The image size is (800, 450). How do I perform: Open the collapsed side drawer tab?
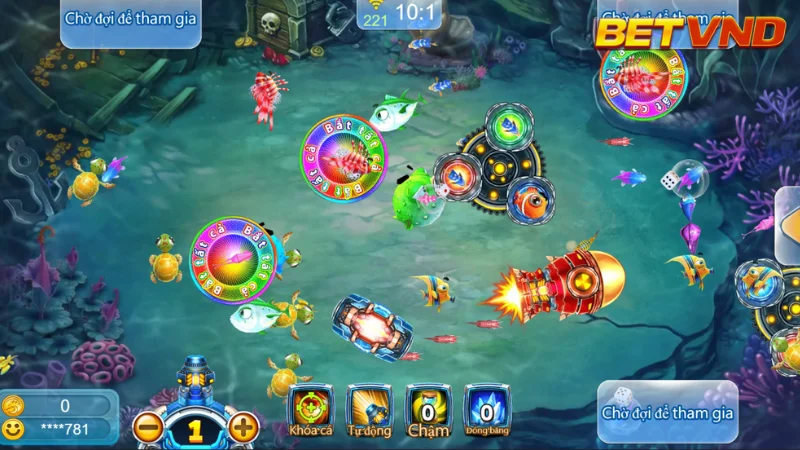pyautogui.click(x=789, y=226)
